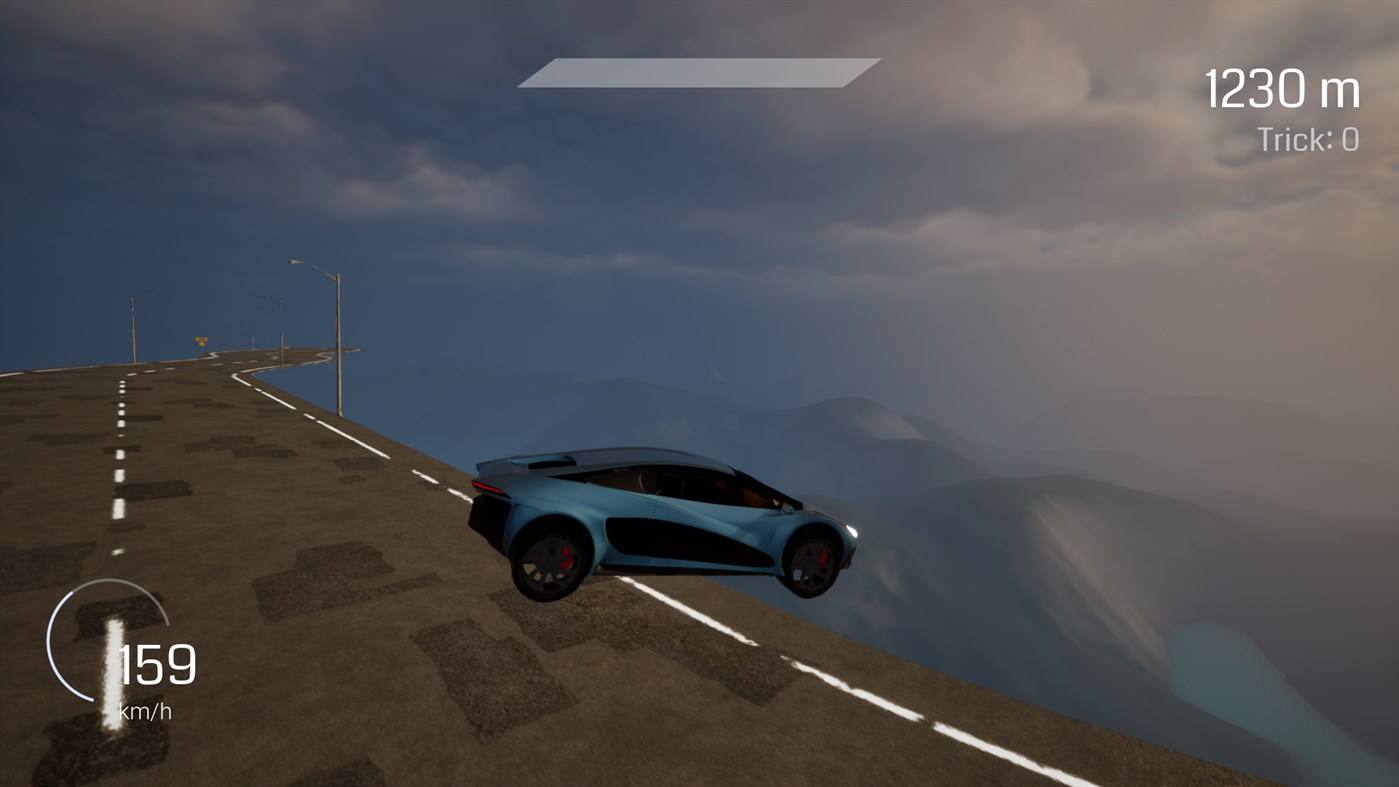Image resolution: width=1399 pixels, height=787 pixels.
Task: Click the km/h unit label
Action: [146, 712]
